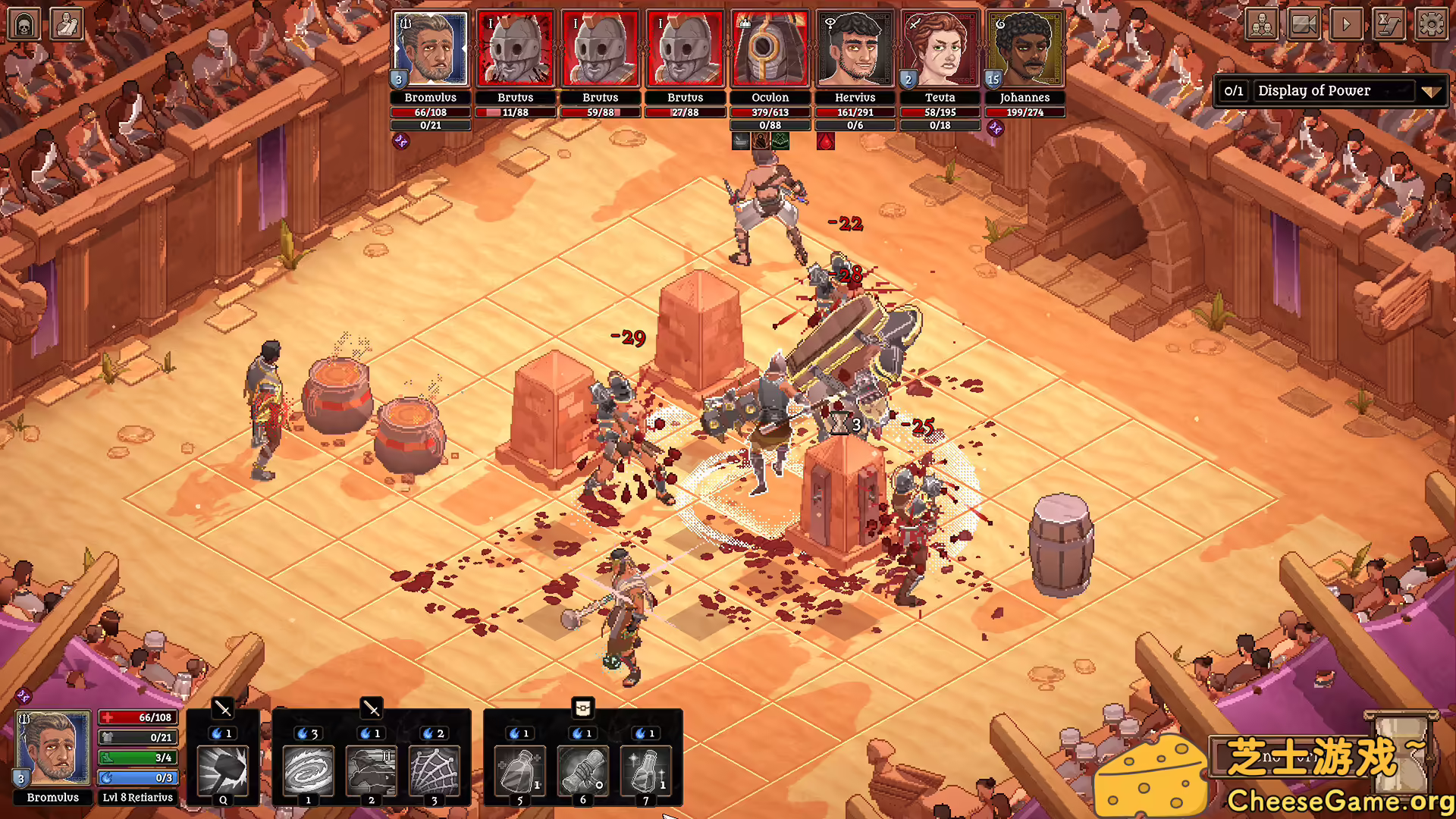
Task: Click the video camera button
Action: 1304,25
